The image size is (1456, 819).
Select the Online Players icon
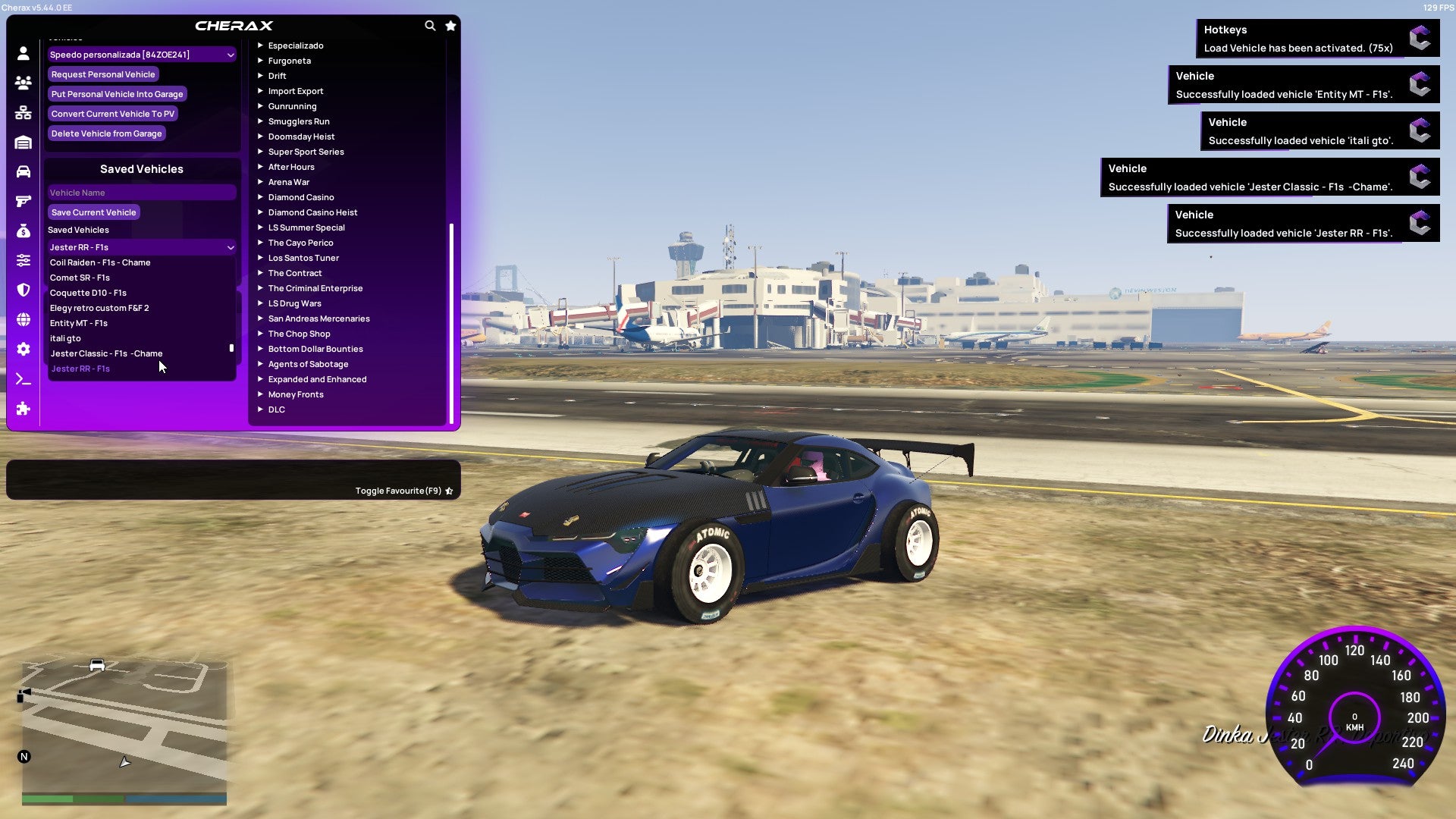23,83
